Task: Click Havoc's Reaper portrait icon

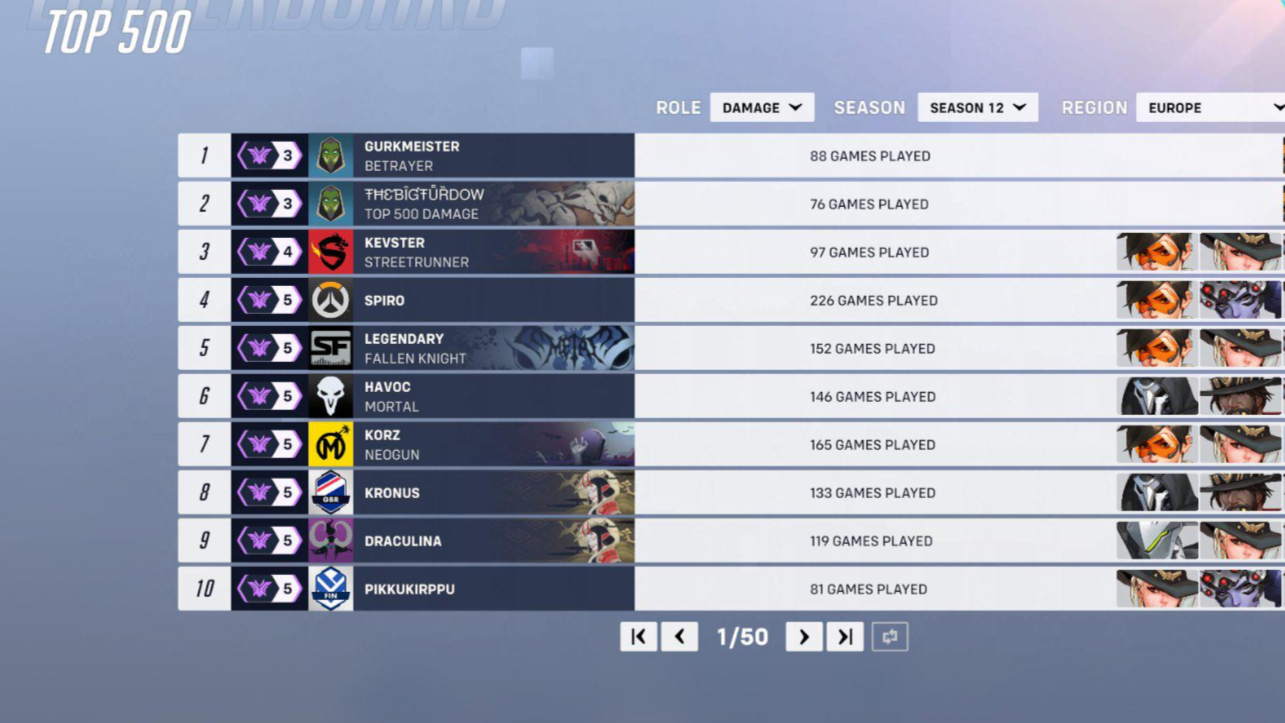Action: click(x=1156, y=396)
